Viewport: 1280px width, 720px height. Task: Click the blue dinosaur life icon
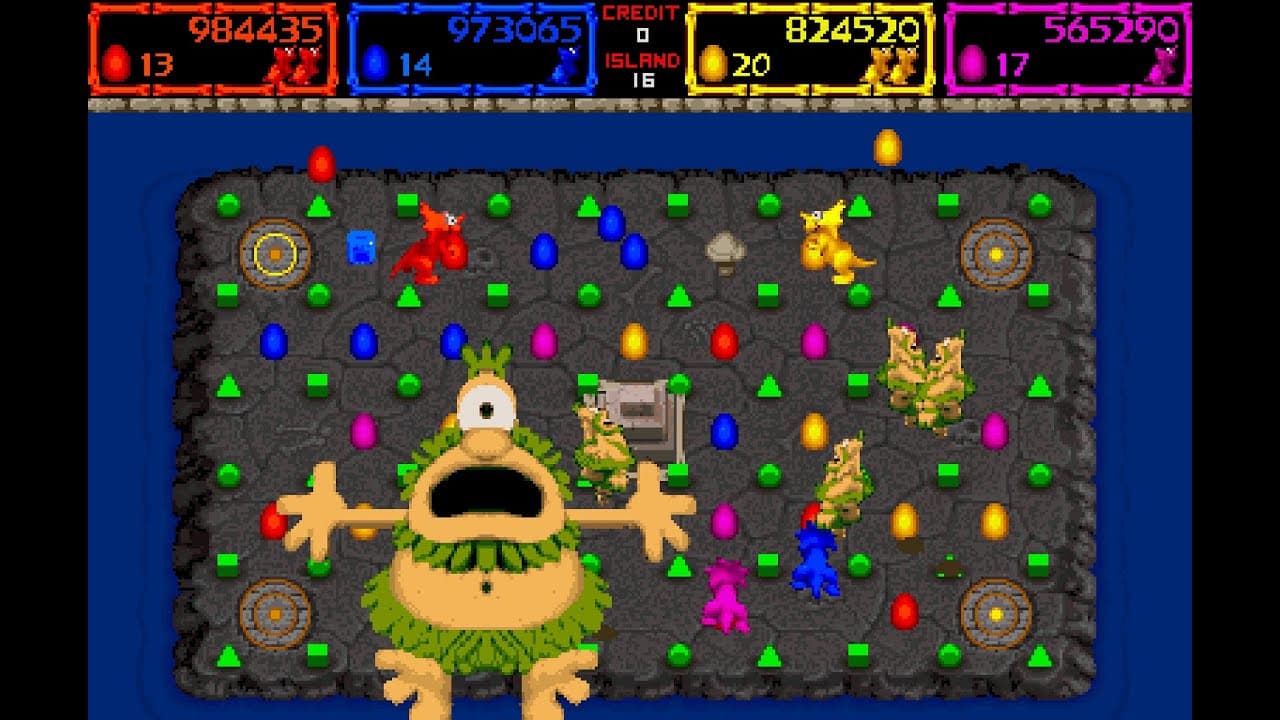[567, 63]
